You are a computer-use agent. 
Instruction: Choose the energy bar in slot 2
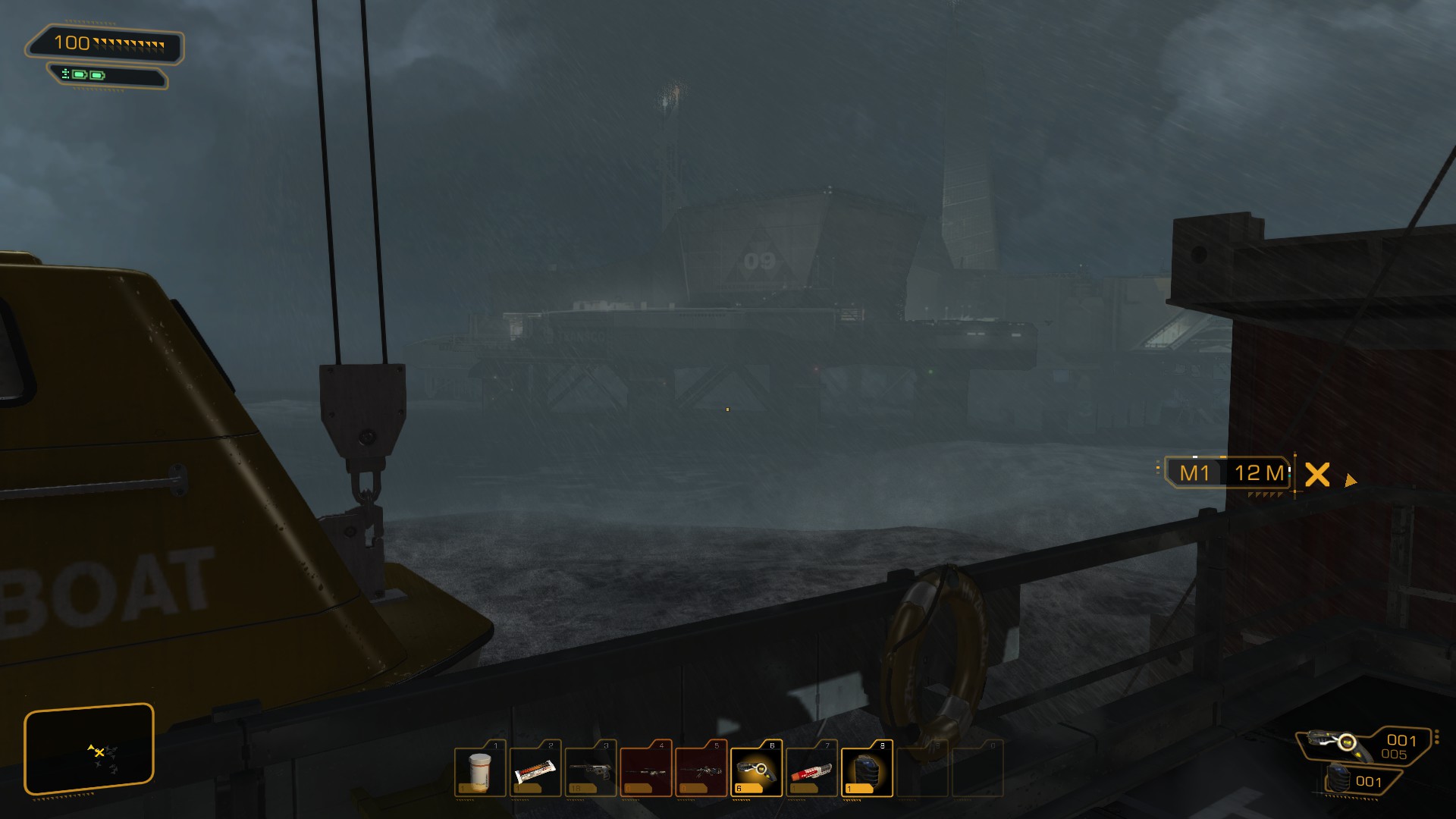point(535,769)
